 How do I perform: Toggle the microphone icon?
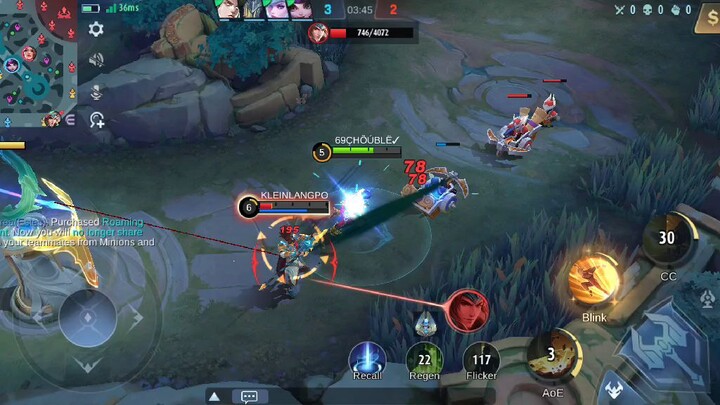96,91
